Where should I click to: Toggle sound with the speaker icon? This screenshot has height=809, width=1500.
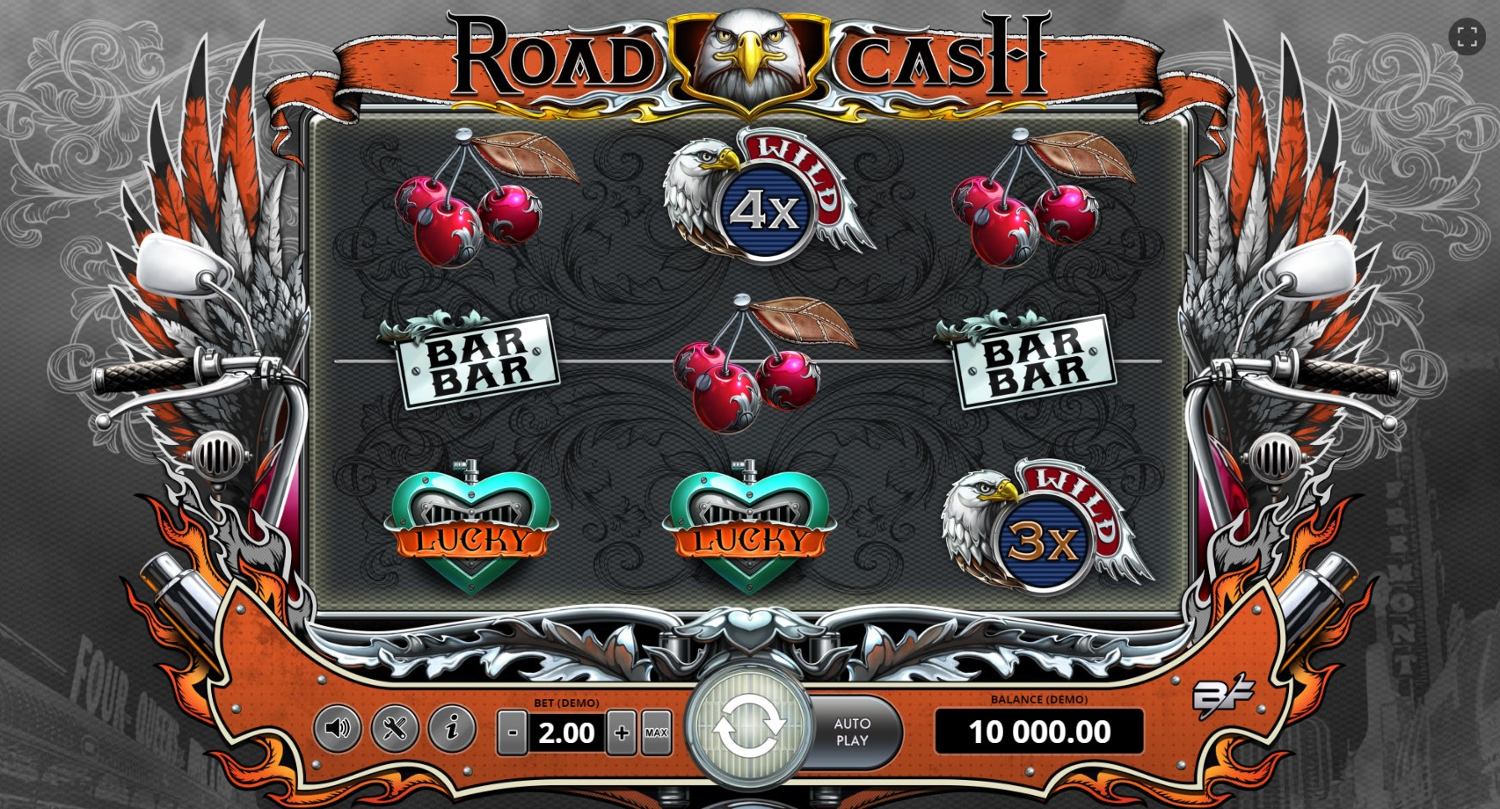click(337, 728)
